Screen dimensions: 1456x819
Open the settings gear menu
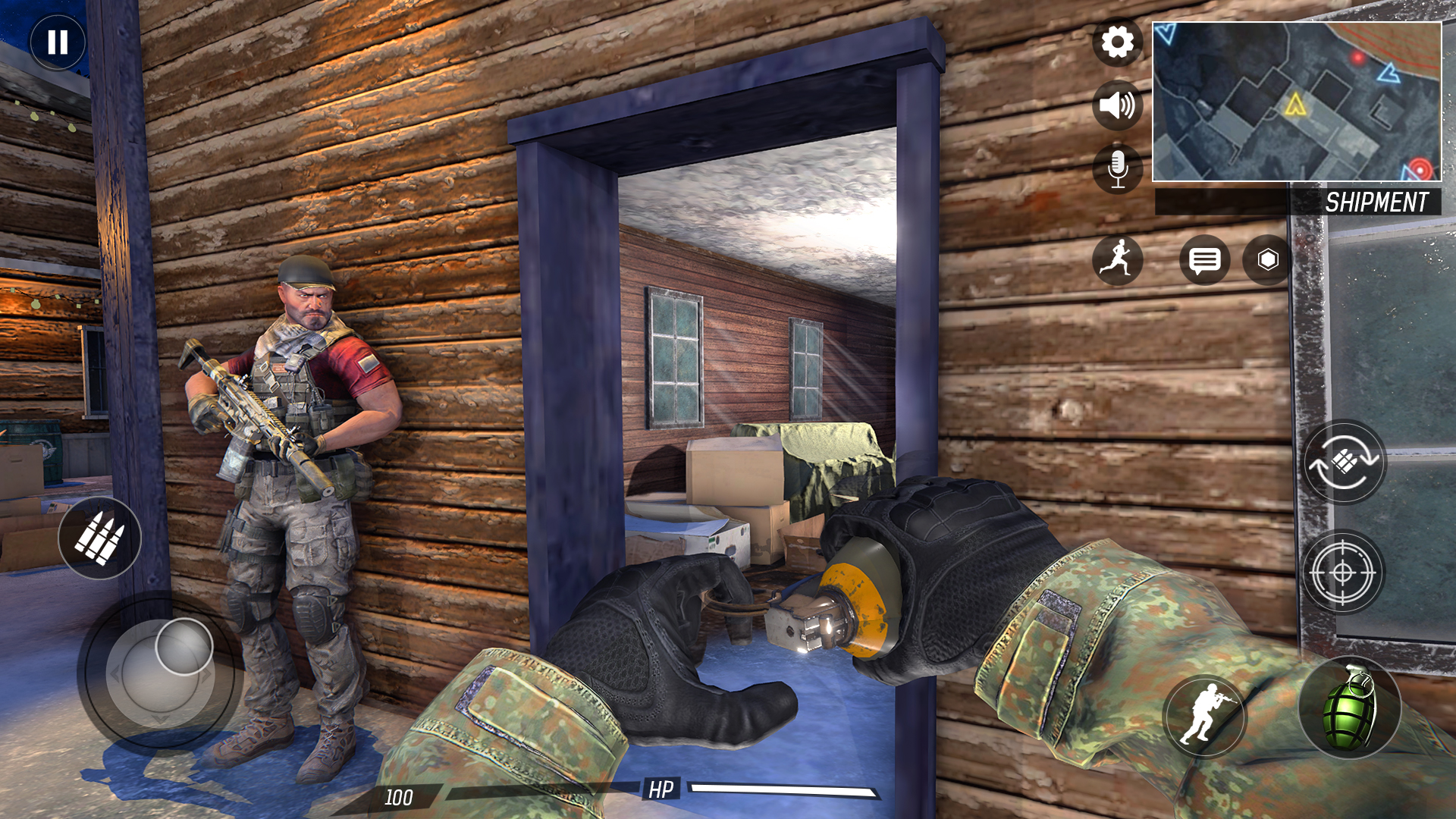pos(1116,42)
